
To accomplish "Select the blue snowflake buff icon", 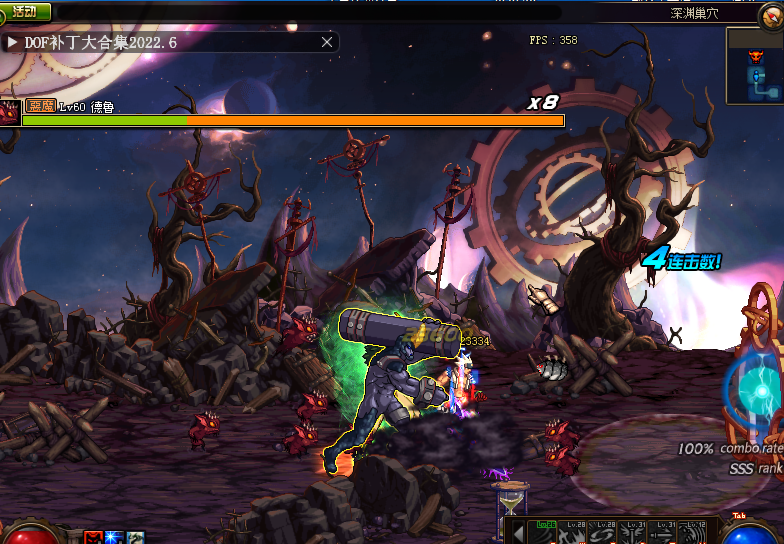I will pos(114,537).
